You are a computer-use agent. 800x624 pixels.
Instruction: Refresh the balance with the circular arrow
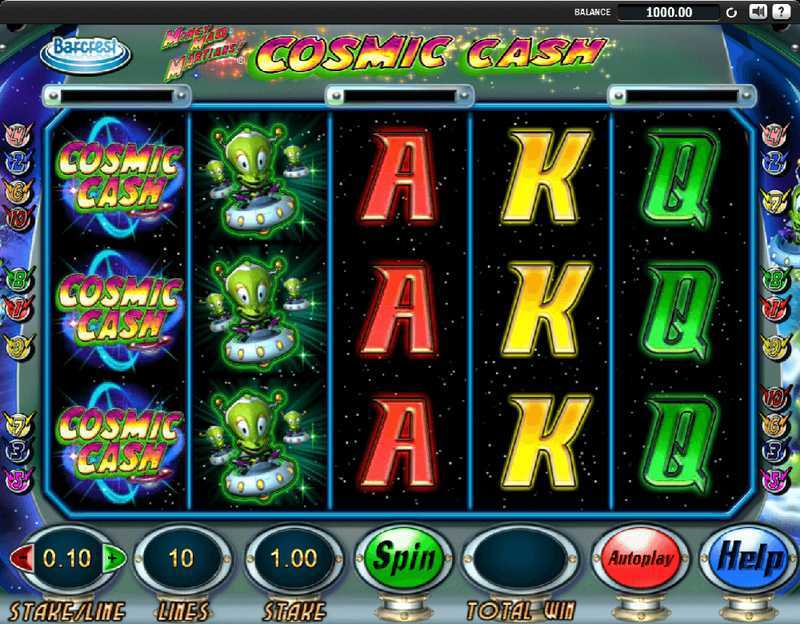(x=731, y=12)
